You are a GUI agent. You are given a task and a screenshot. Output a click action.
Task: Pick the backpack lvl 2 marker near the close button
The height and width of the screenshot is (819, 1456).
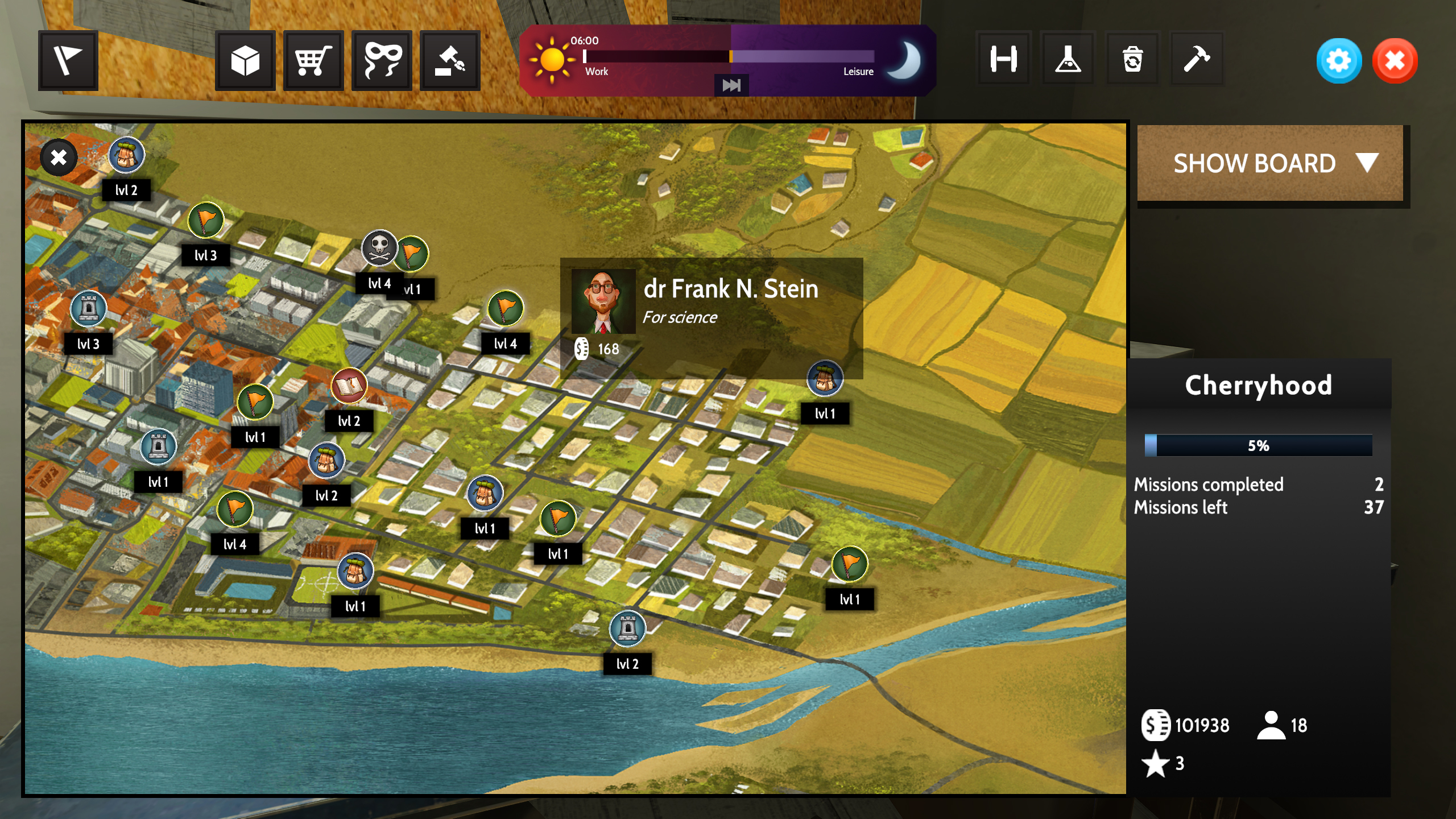tap(126, 155)
